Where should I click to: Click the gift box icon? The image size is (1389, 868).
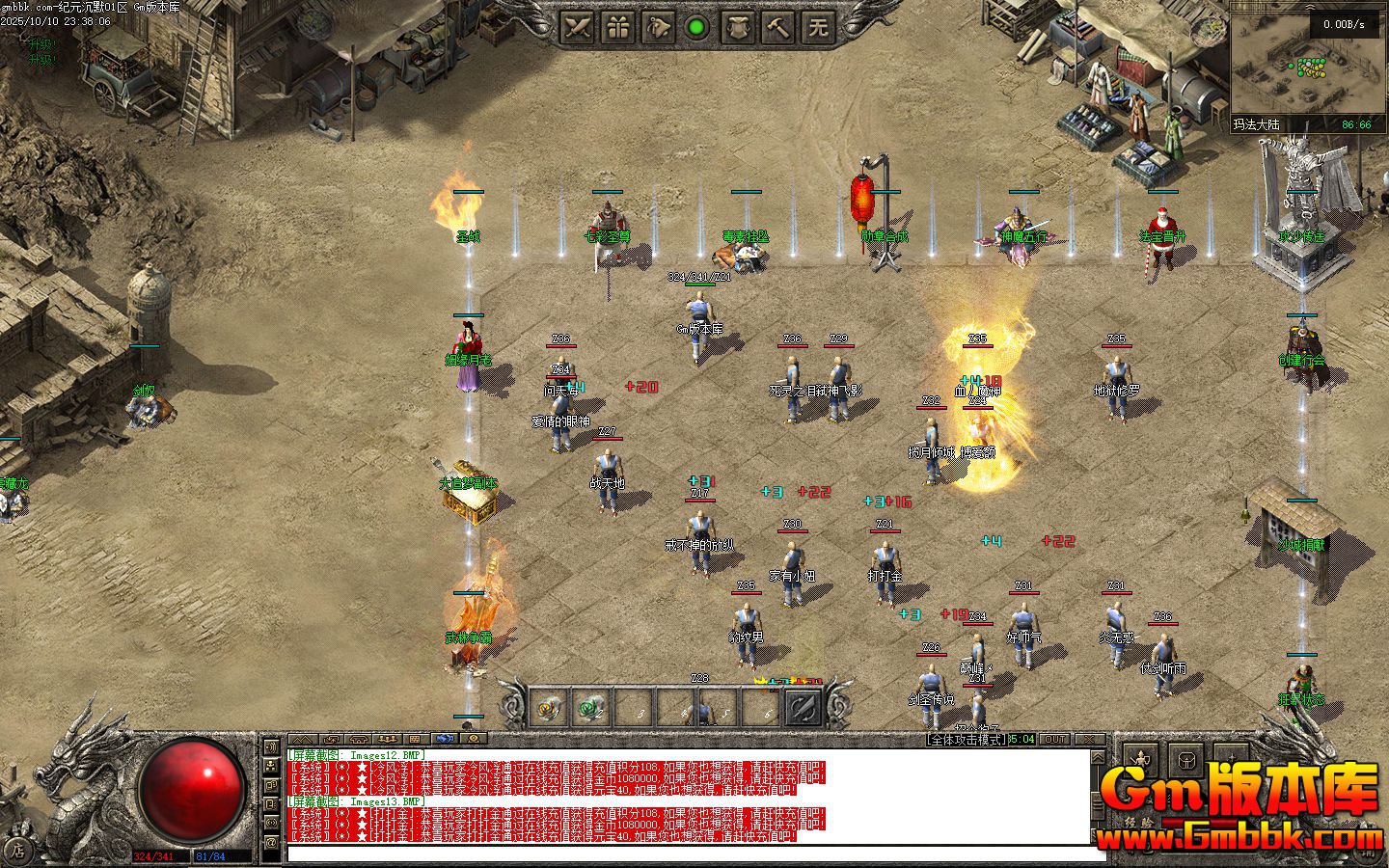617,27
